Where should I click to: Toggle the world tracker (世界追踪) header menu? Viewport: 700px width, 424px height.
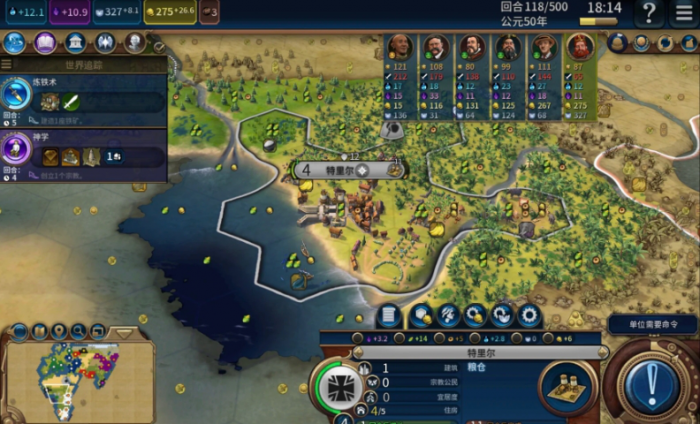[8, 64]
